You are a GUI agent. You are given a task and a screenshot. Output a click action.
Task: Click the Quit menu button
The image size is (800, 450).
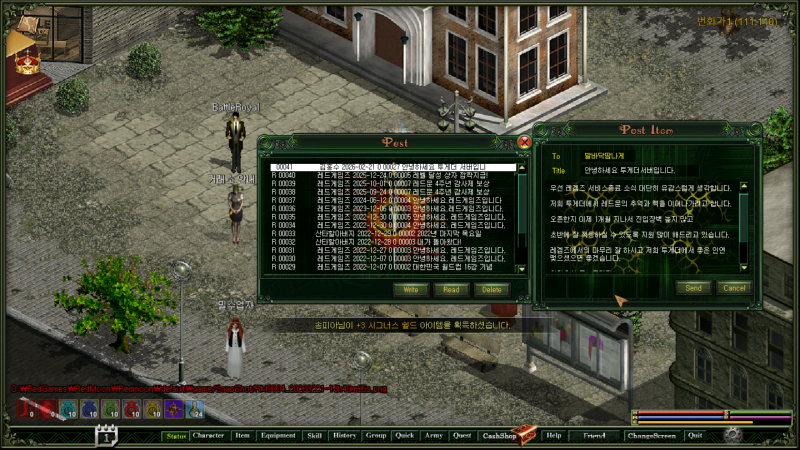[x=695, y=436]
